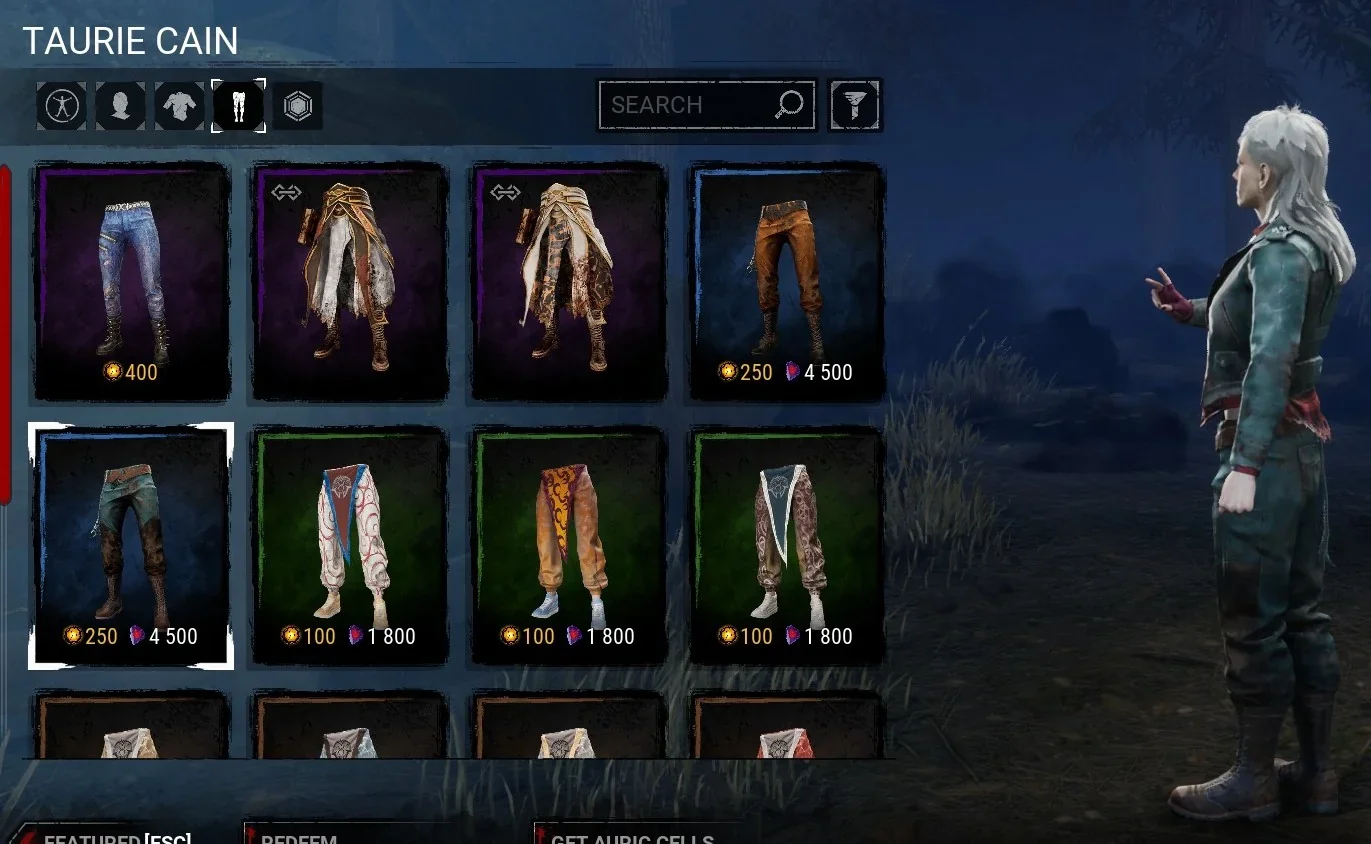The height and width of the screenshot is (844, 1371).
Task: Open the filter options button
Action: click(x=855, y=105)
